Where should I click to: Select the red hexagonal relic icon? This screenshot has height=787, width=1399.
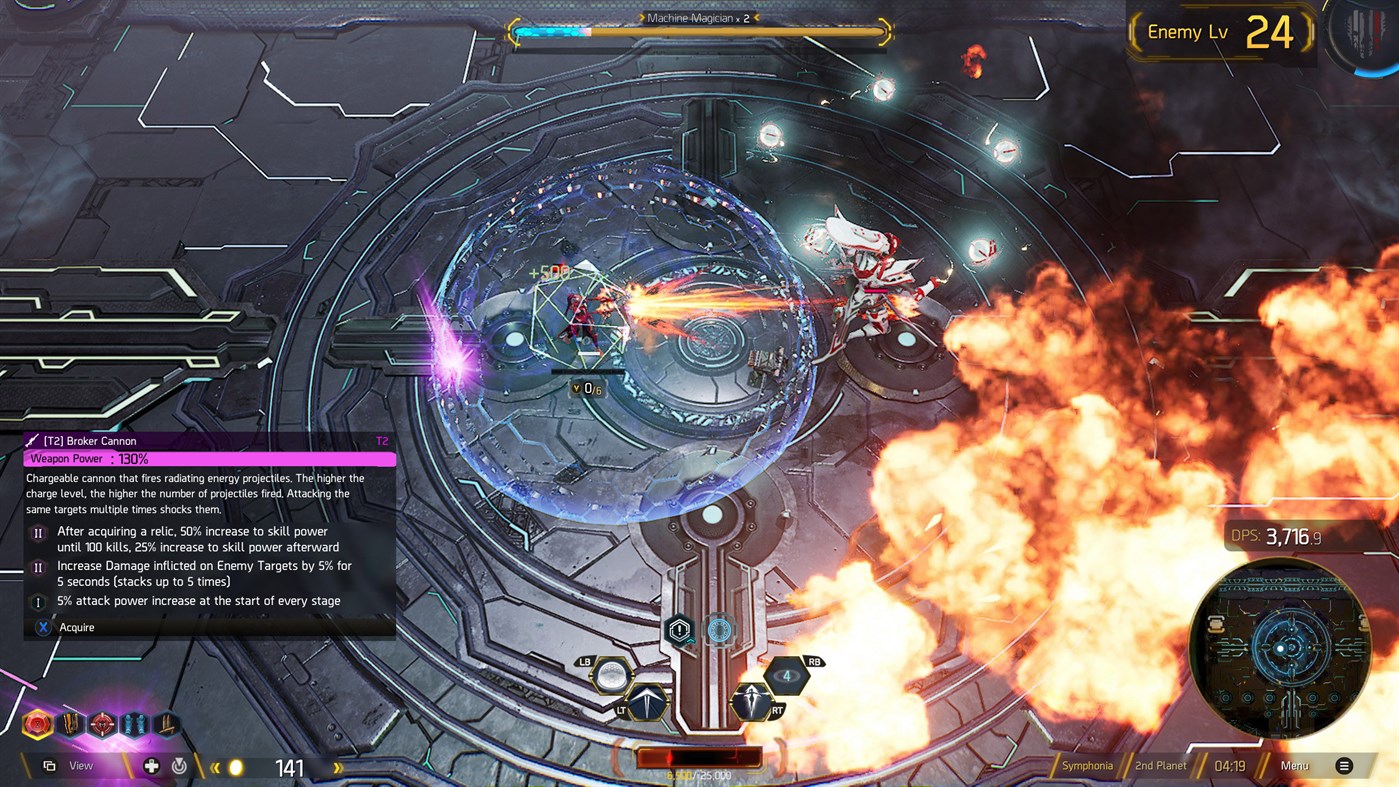pos(37,723)
